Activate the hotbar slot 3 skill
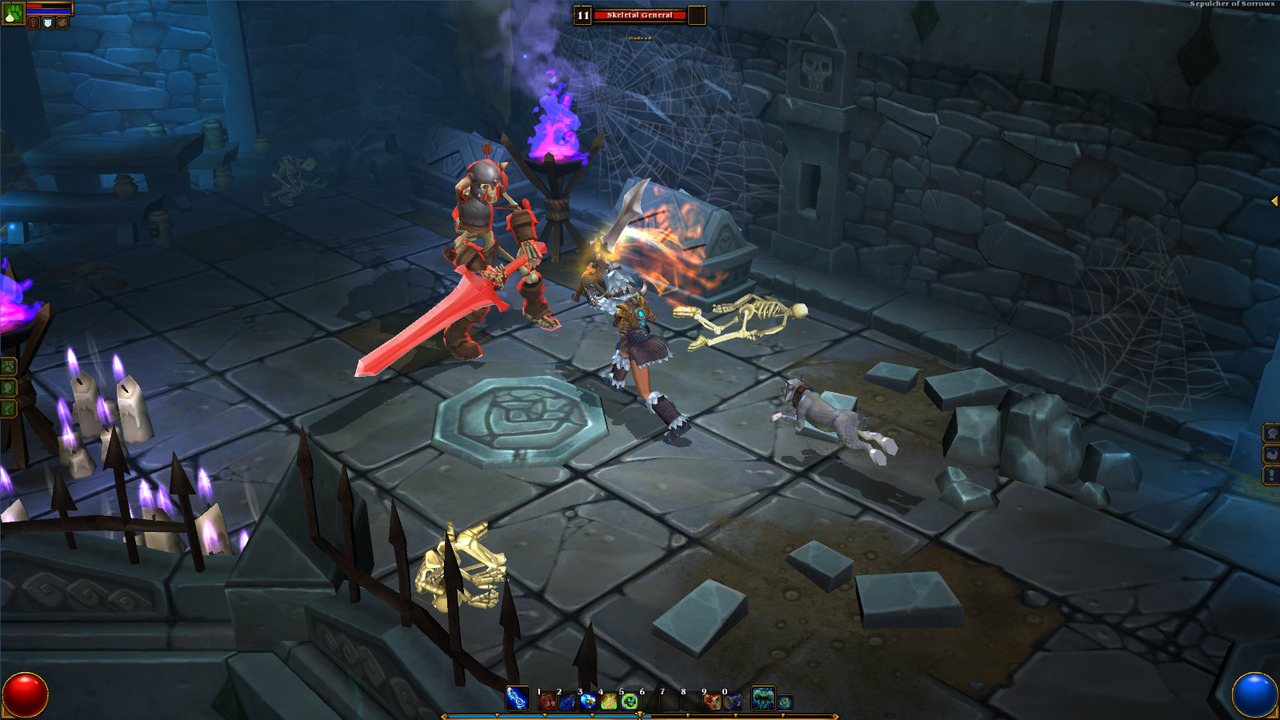1280x720 pixels. (x=587, y=702)
